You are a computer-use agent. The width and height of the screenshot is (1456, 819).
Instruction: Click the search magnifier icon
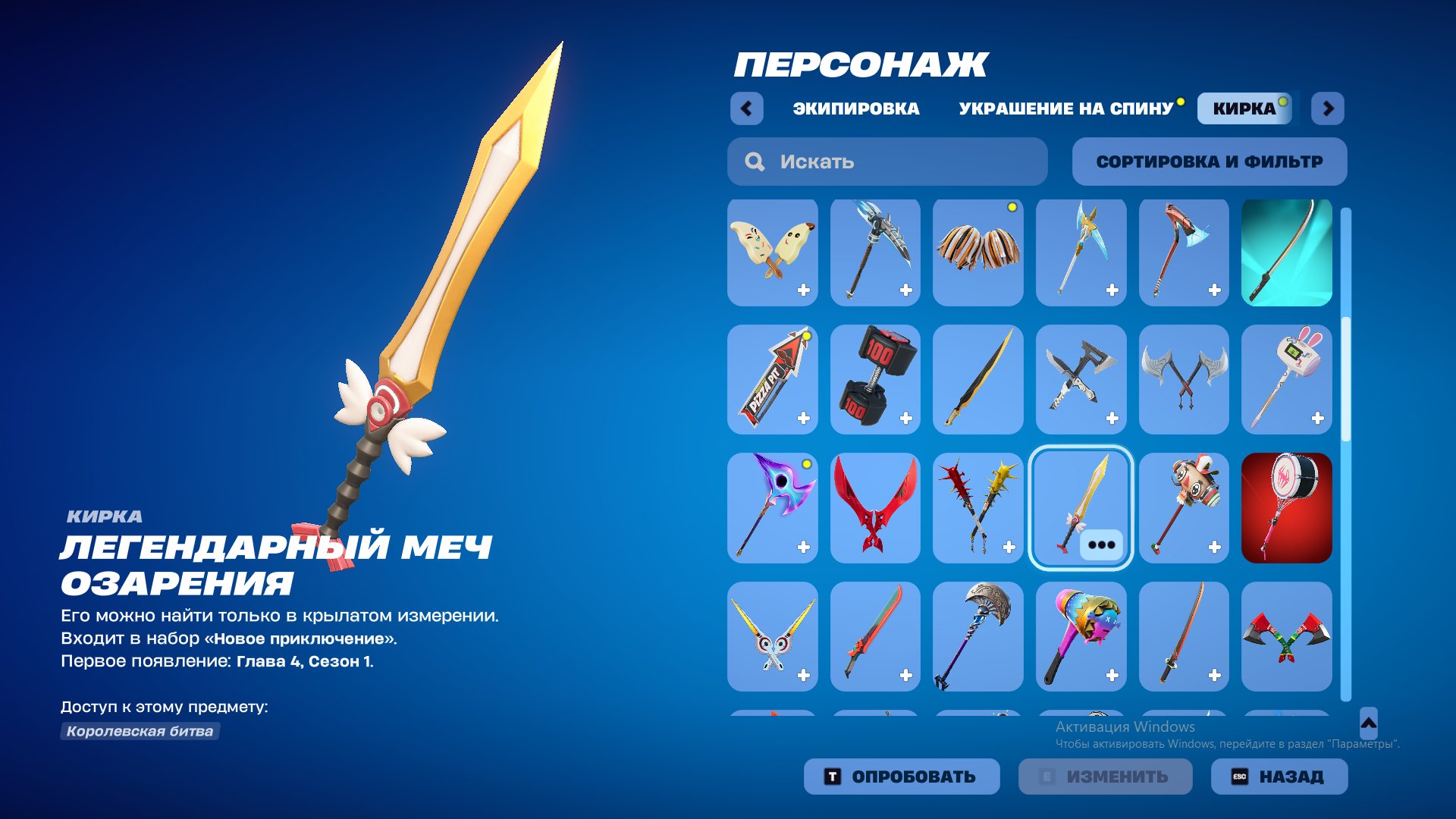click(754, 161)
